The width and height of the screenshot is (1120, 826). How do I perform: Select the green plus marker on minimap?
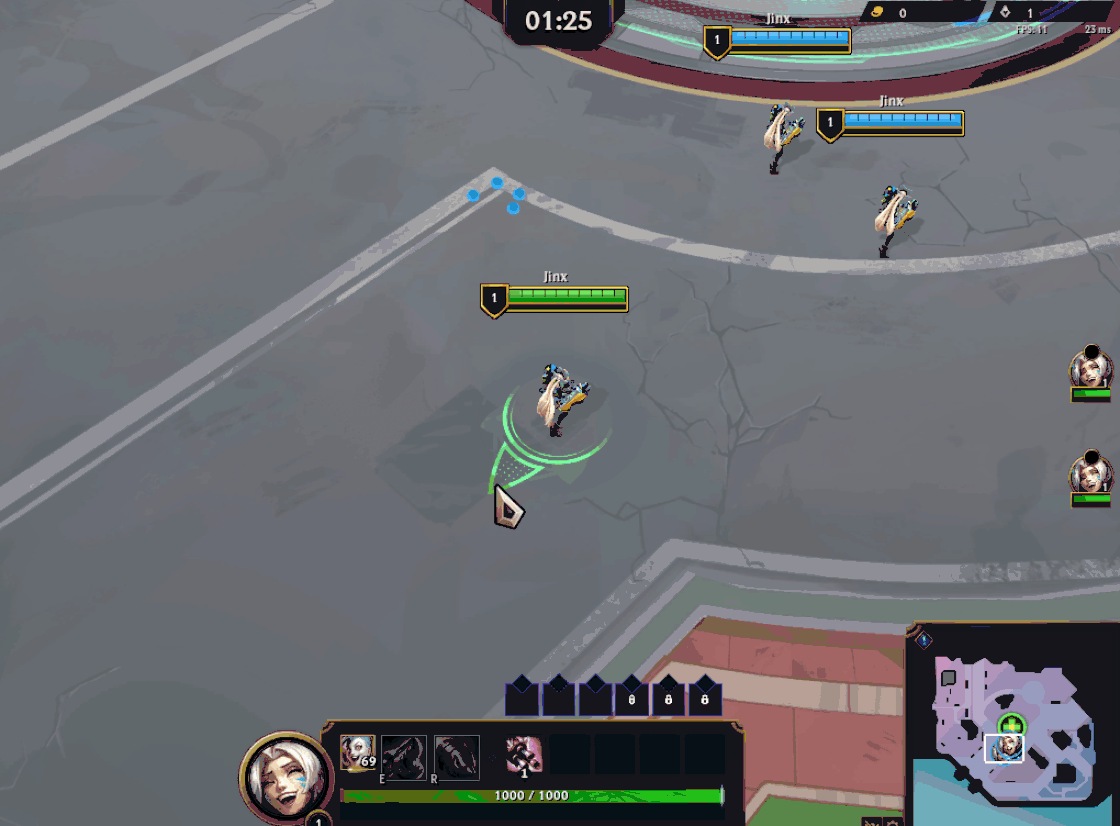coord(1011,725)
